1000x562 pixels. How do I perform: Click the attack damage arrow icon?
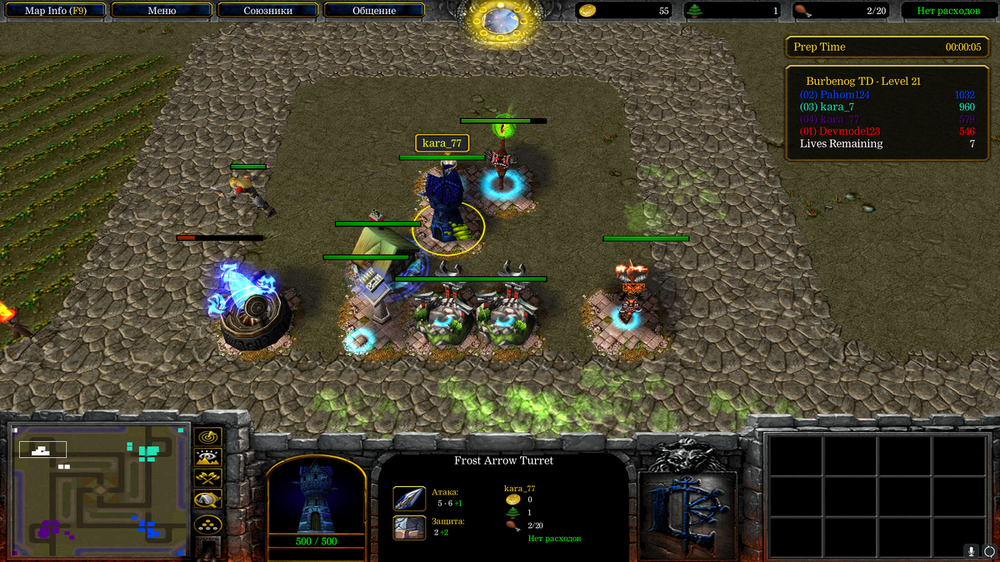tap(409, 498)
